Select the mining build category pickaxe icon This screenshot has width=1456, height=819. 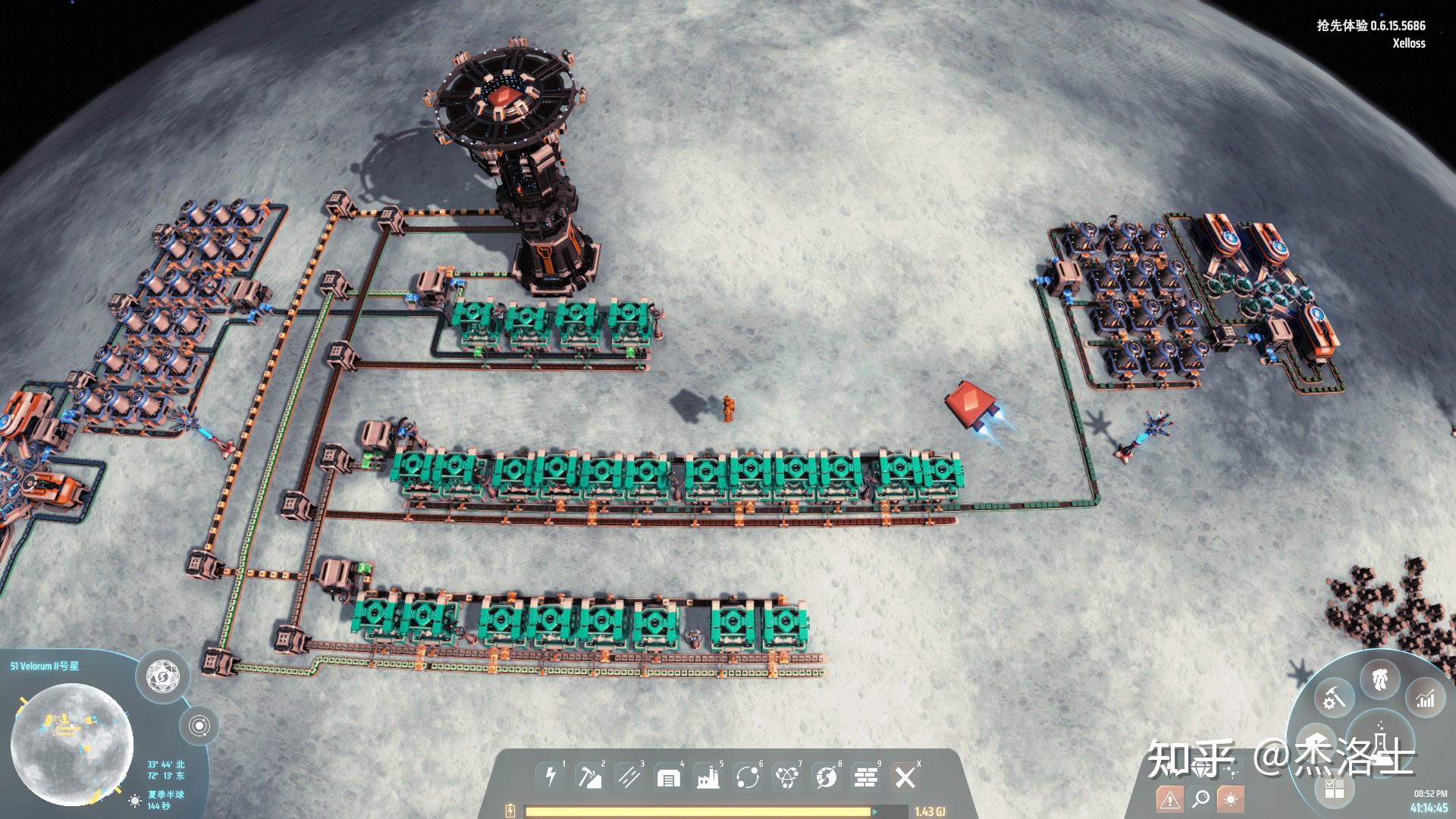tap(590, 777)
